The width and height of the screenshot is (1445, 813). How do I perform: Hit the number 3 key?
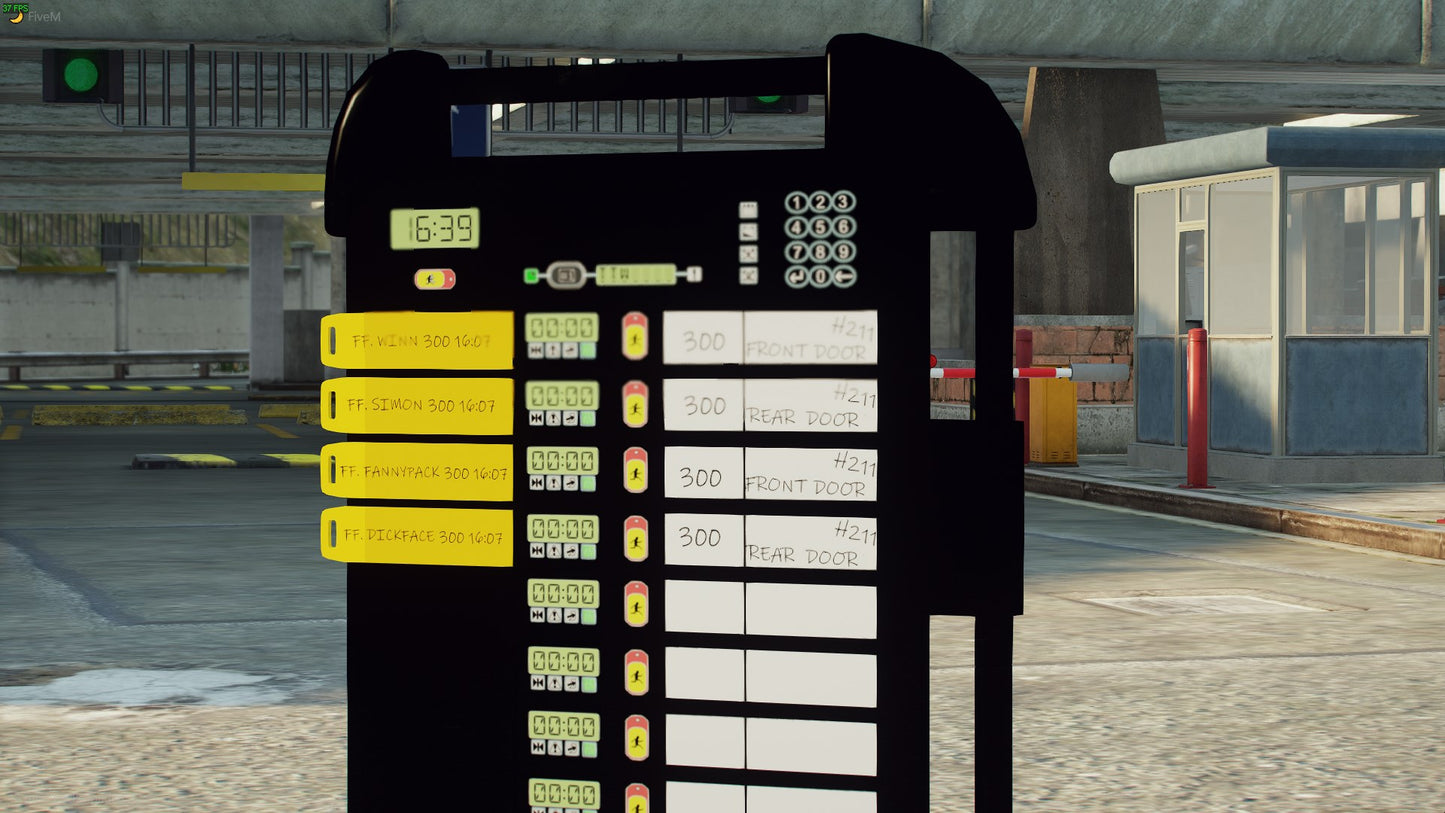click(845, 202)
